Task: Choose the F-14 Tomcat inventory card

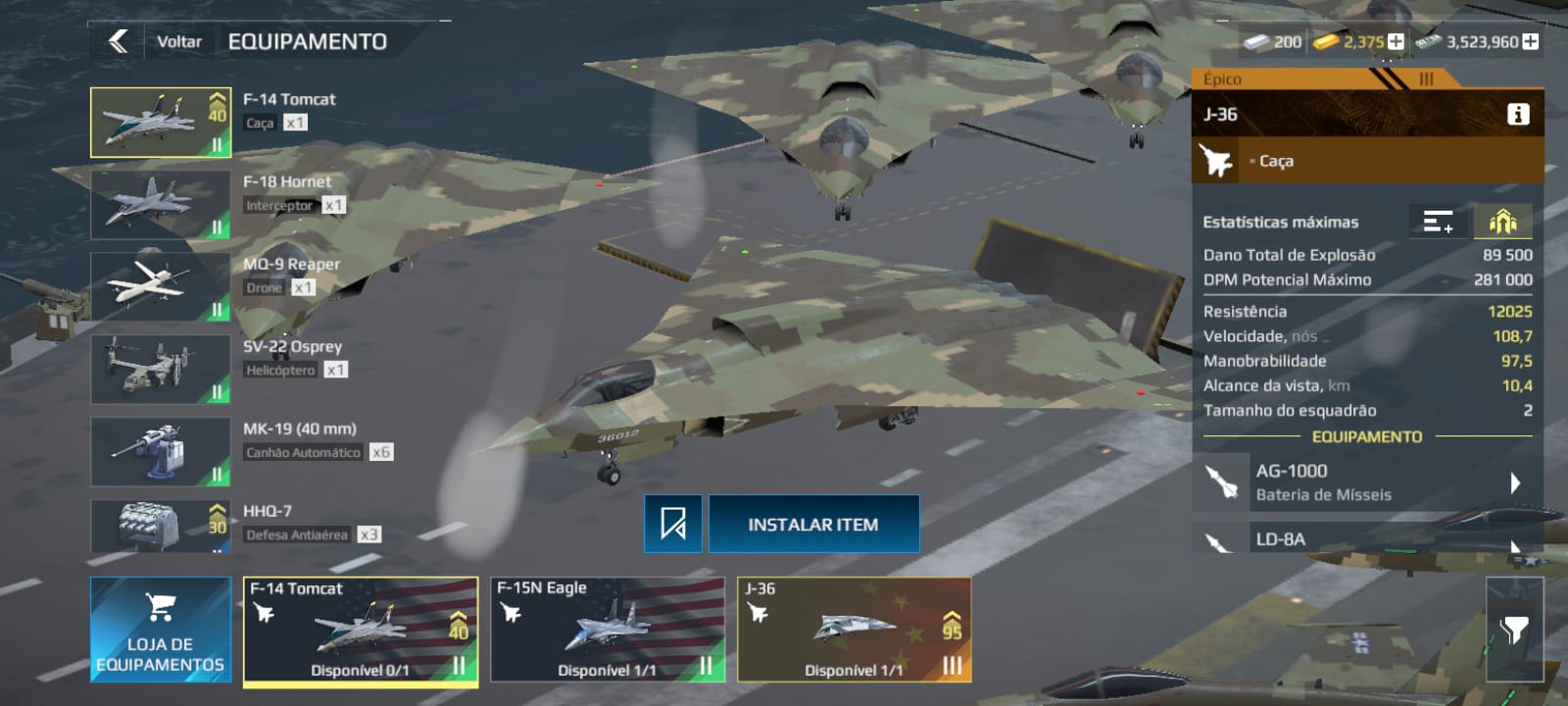Action: [361, 629]
